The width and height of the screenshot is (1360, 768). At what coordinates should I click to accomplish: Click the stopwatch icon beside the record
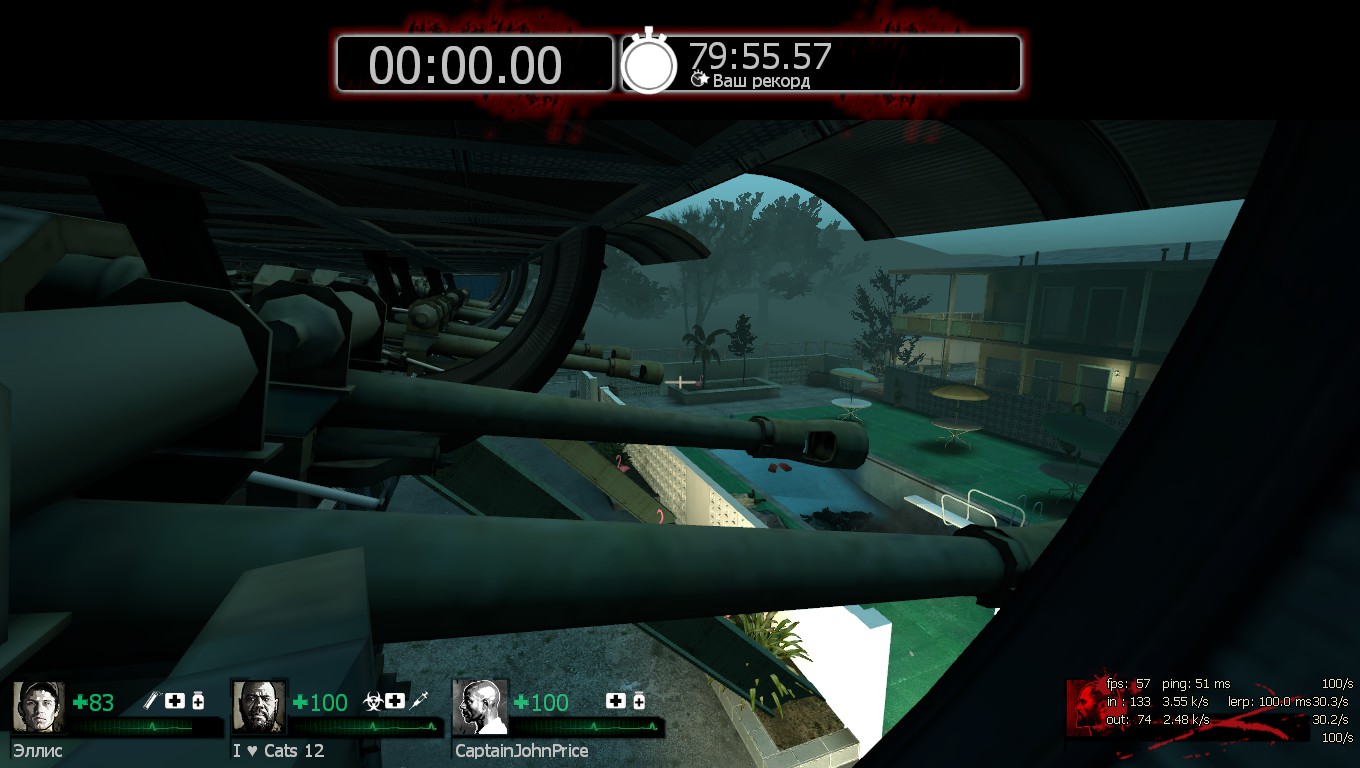click(x=650, y=64)
